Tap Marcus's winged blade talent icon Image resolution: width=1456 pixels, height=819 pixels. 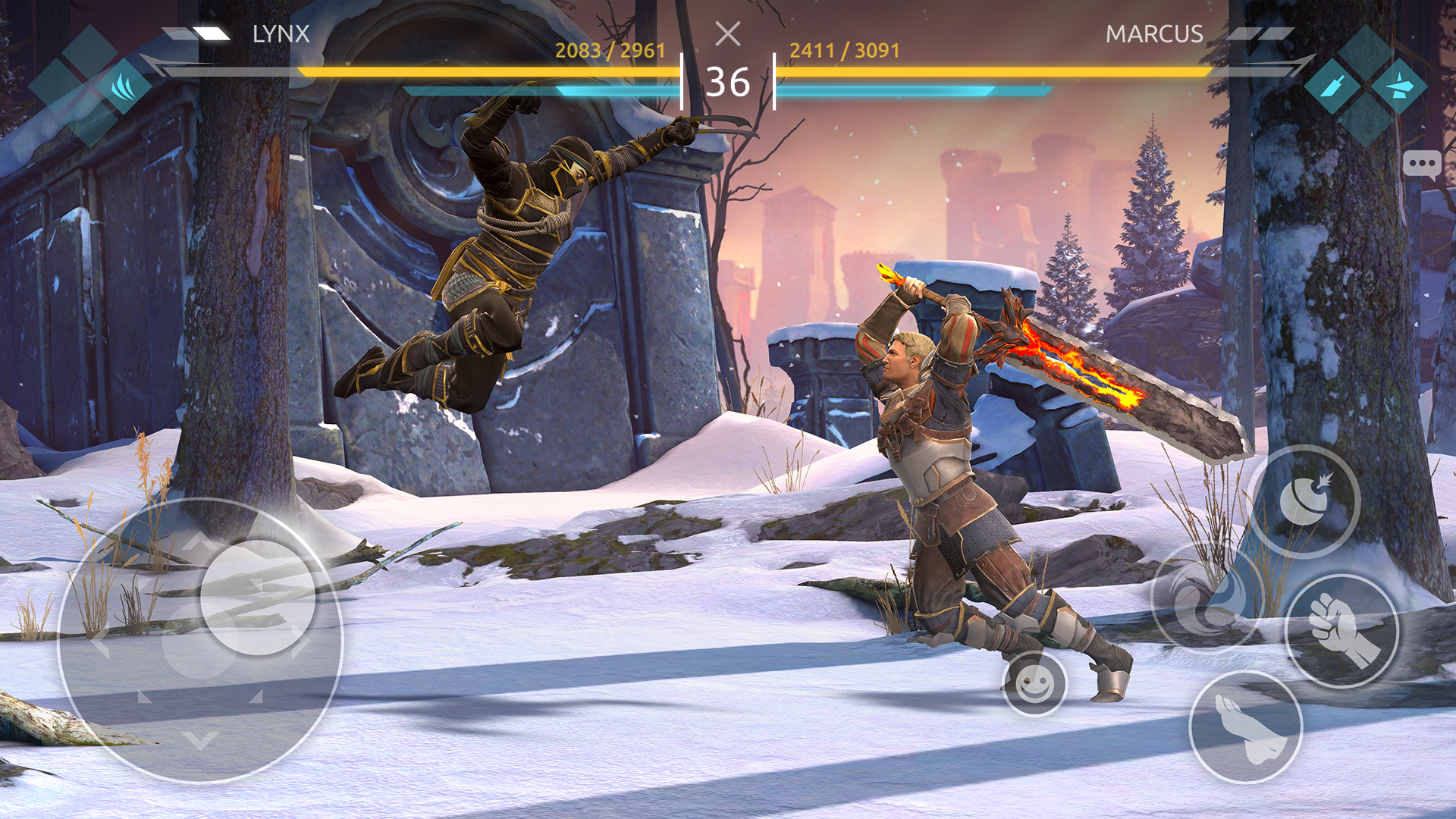coord(1399,85)
